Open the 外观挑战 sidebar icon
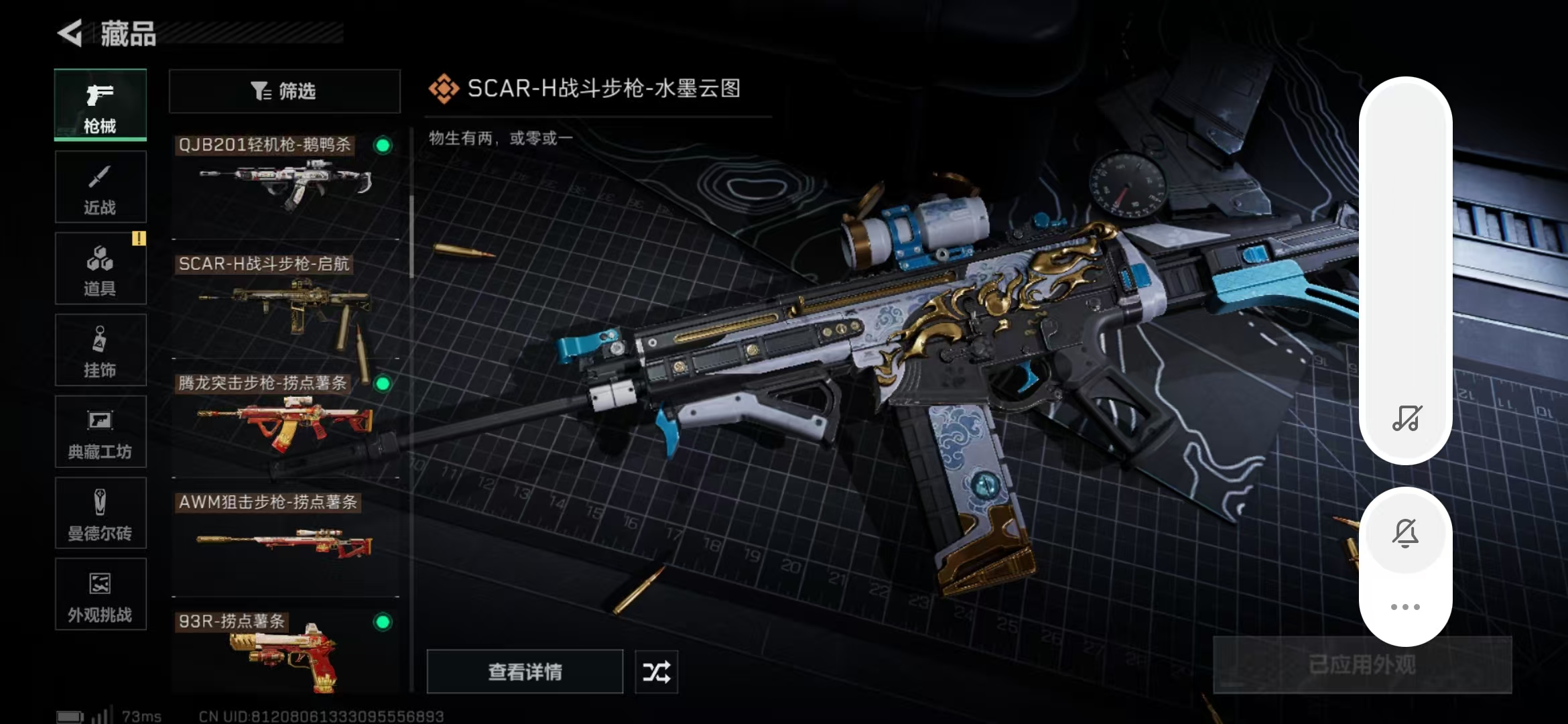The image size is (1568, 724). tap(101, 594)
